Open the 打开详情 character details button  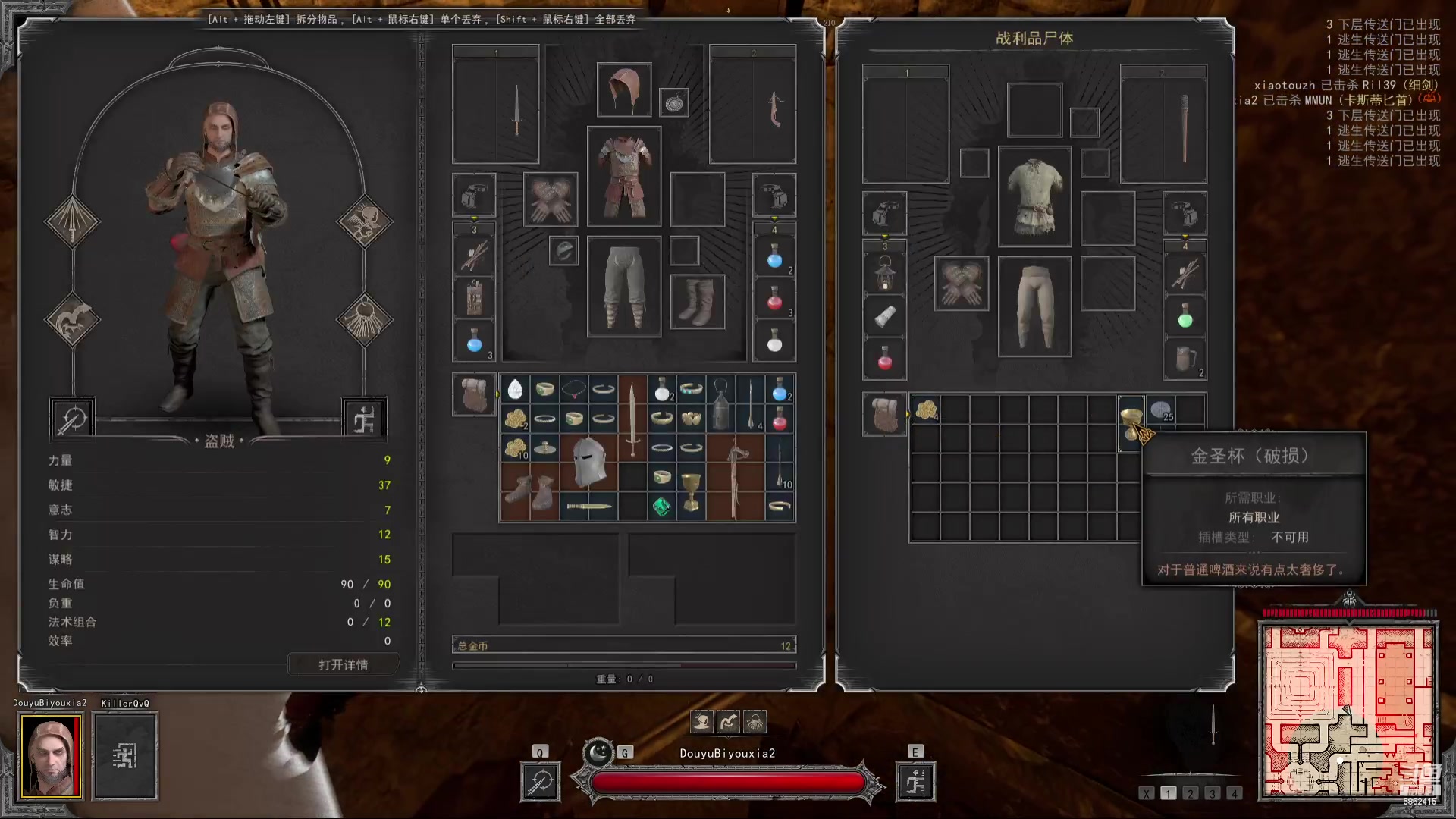(x=343, y=664)
